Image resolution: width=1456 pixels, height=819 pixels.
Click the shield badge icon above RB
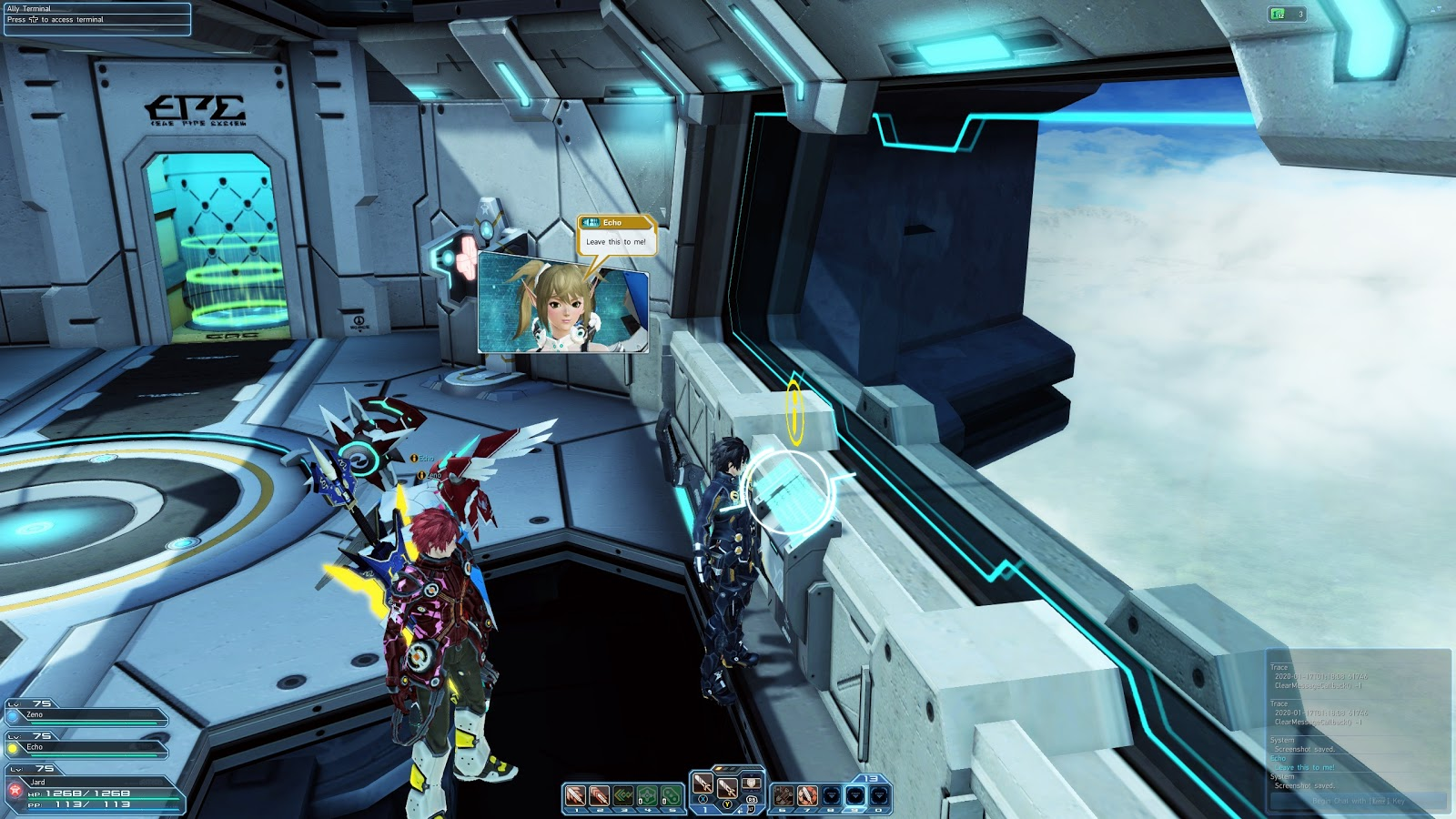(x=753, y=785)
